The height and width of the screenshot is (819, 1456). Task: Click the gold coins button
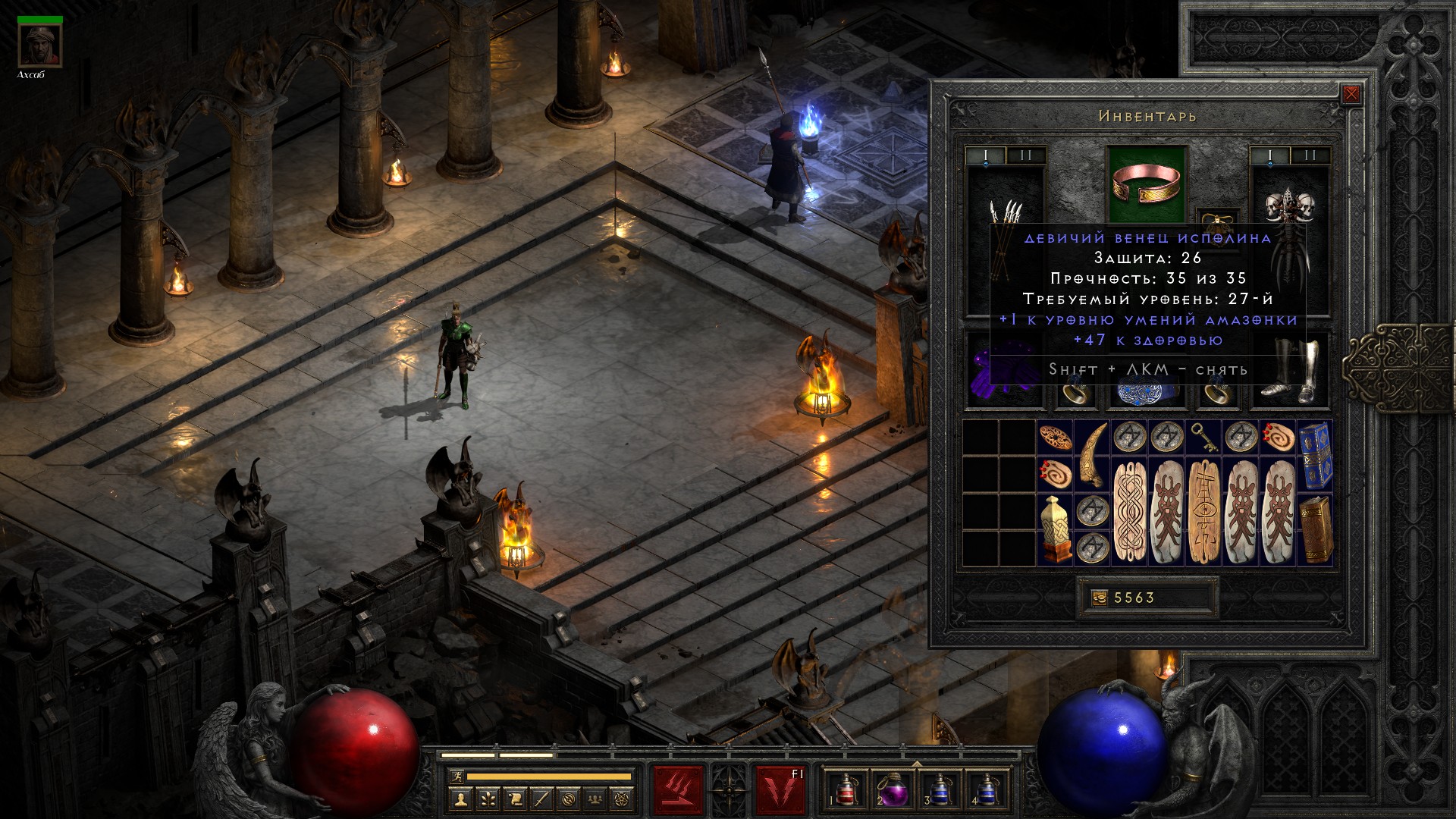1100,598
